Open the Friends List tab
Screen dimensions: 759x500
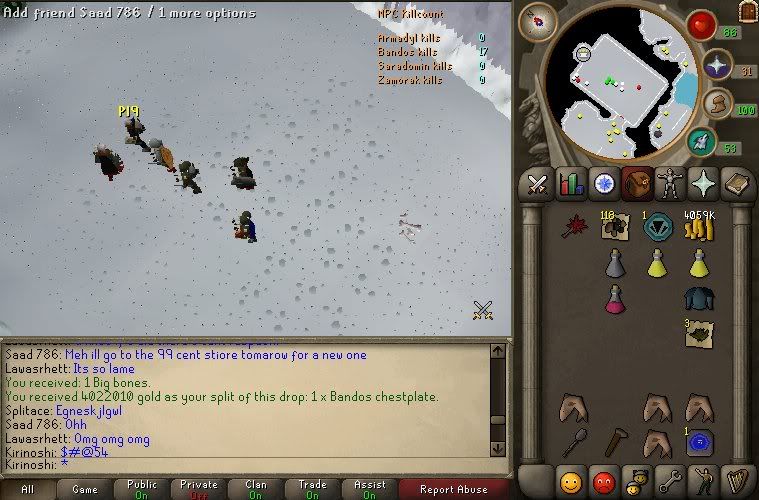[x=571, y=481]
